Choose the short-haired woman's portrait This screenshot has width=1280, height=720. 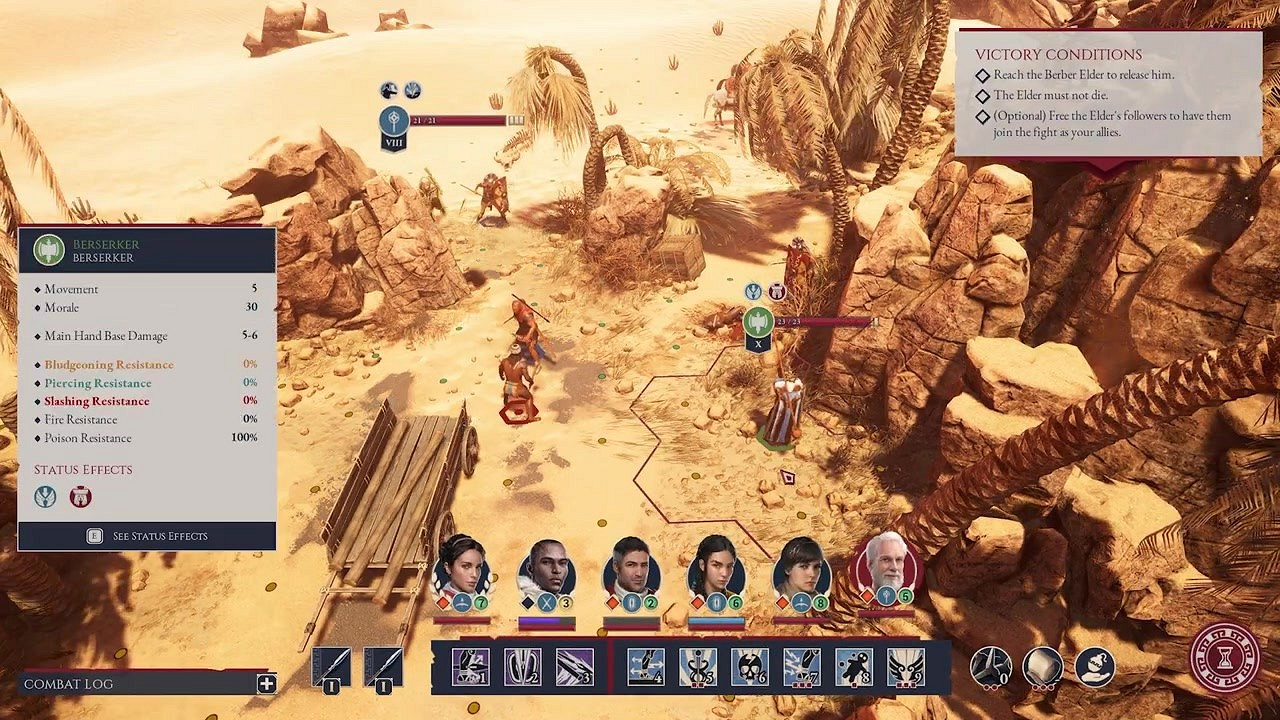[801, 570]
